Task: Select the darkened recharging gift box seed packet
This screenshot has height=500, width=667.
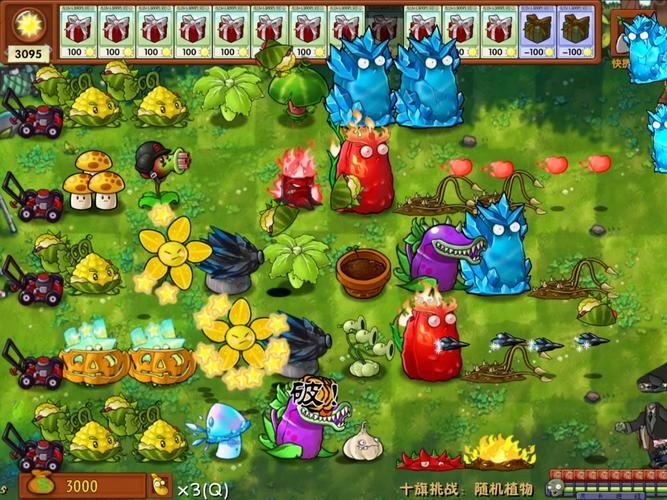Action: click(383, 31)
